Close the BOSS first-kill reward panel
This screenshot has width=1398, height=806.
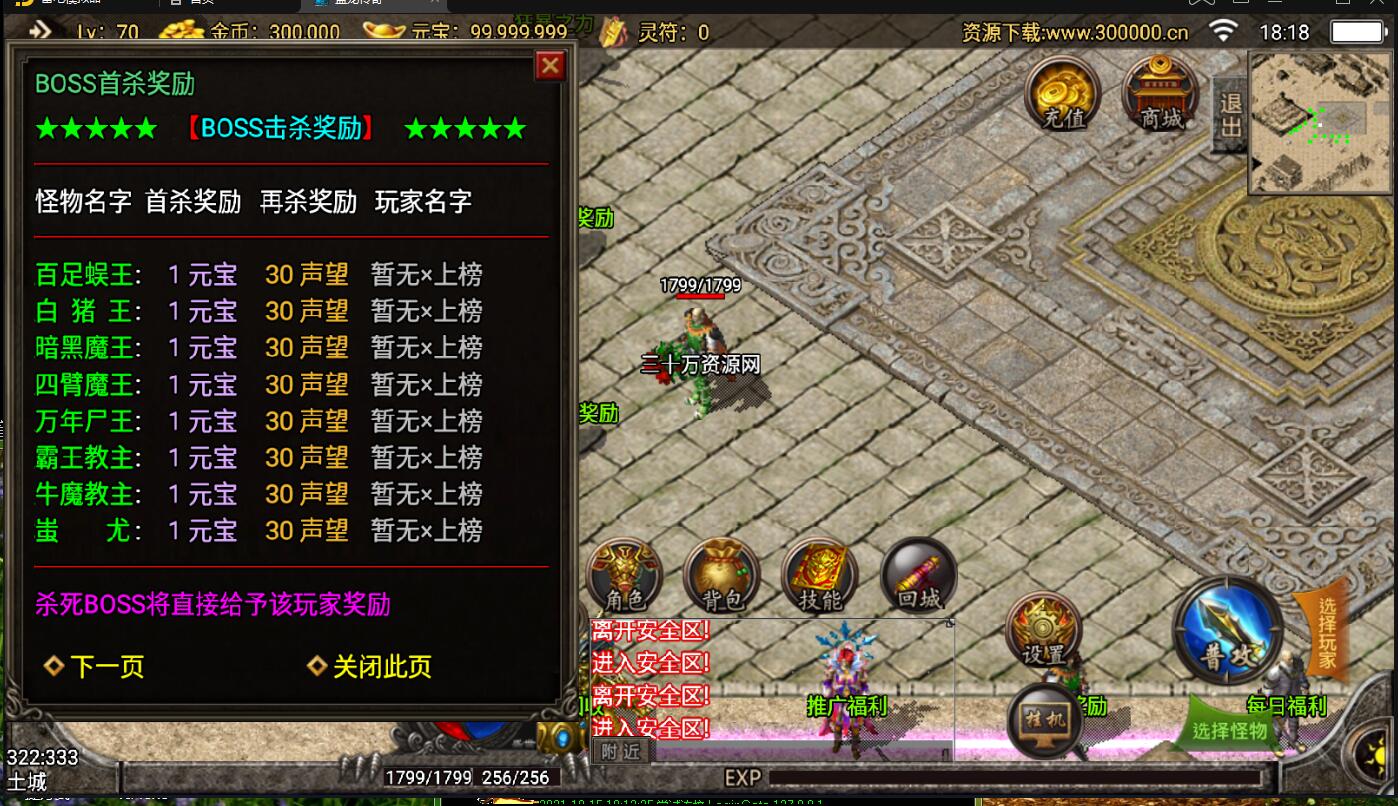(x=550, y=66)
